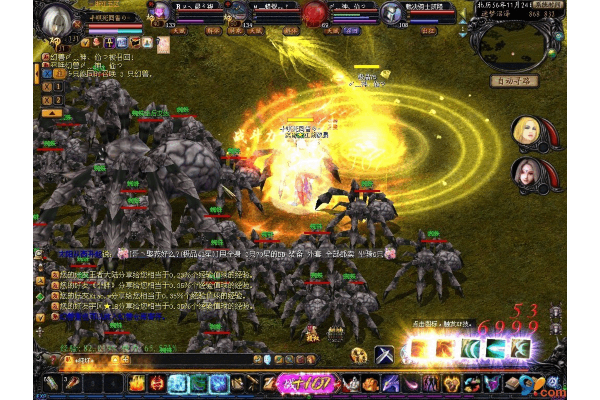Use the fiery orange hotbar skill
Image resolution: width=600 pixels, height=400 pixels.
(x=138, y=383)
